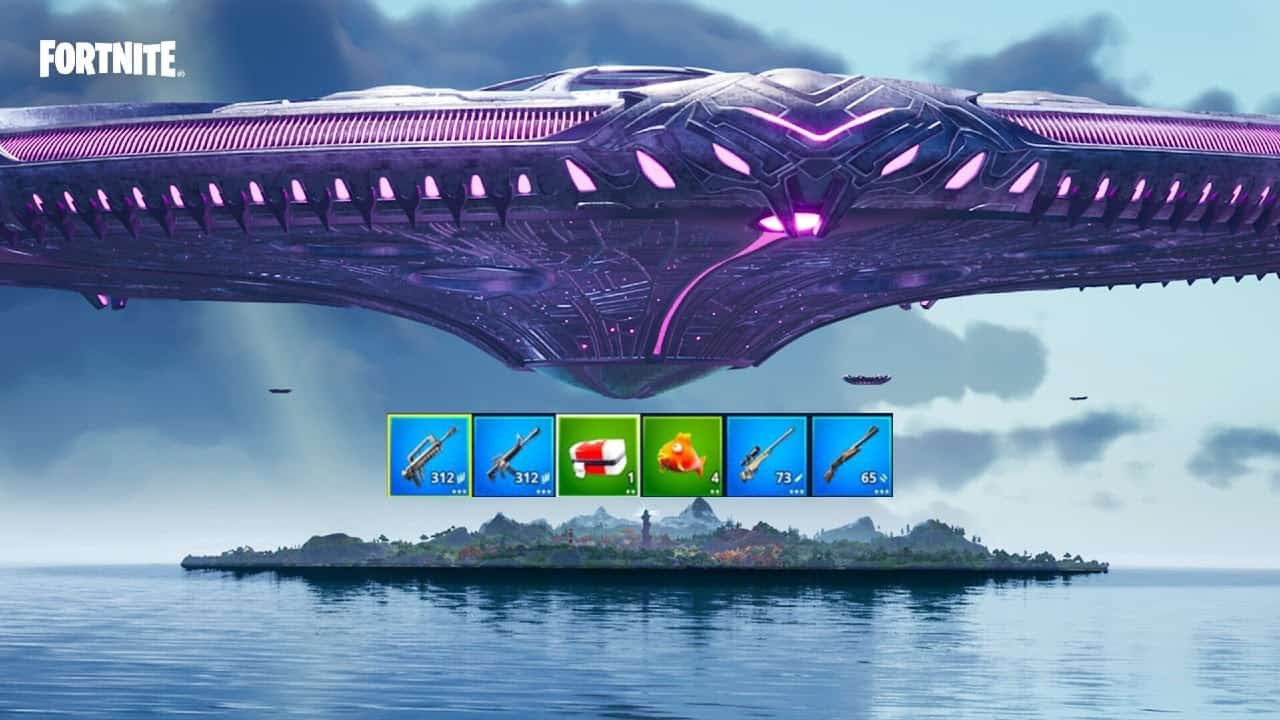The height and width of the screenshot is (720, 1280).
Task: Click the small saucer to the right of the island
Action: (x=868, y=377)
